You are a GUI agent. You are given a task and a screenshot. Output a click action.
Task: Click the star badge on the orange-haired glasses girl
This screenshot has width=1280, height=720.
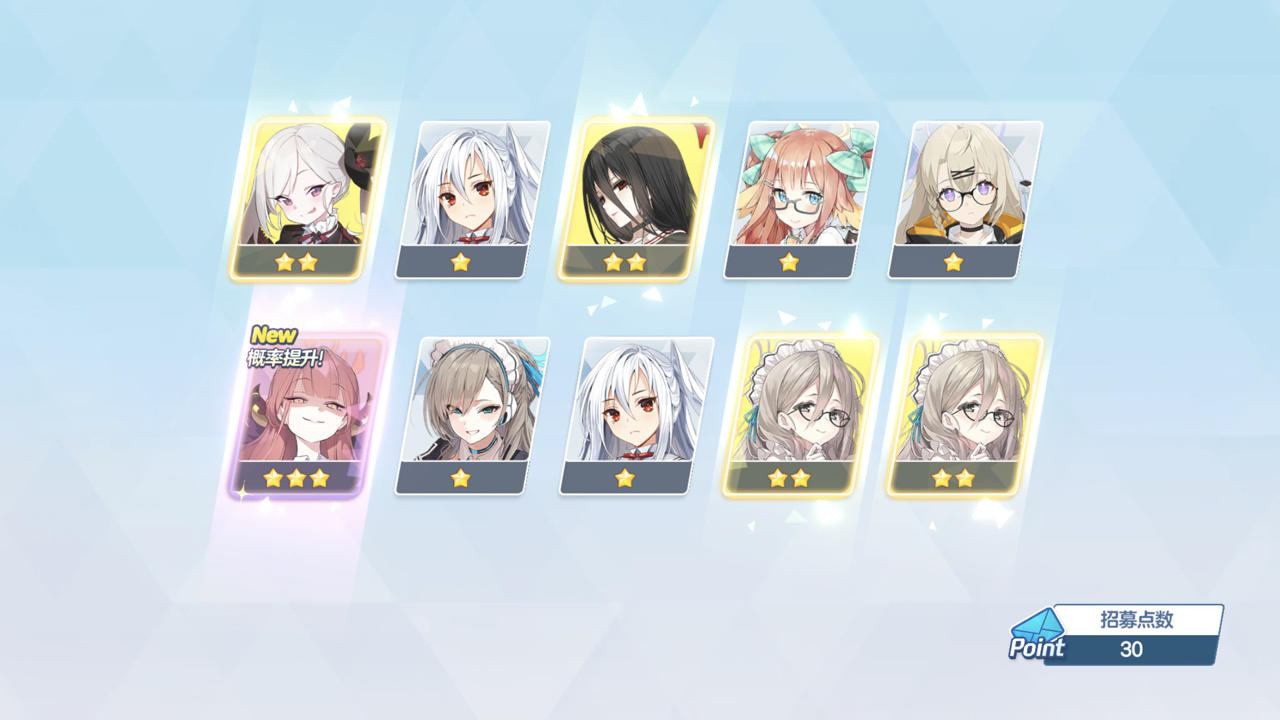pyautogui.click(x=789, y=264)
